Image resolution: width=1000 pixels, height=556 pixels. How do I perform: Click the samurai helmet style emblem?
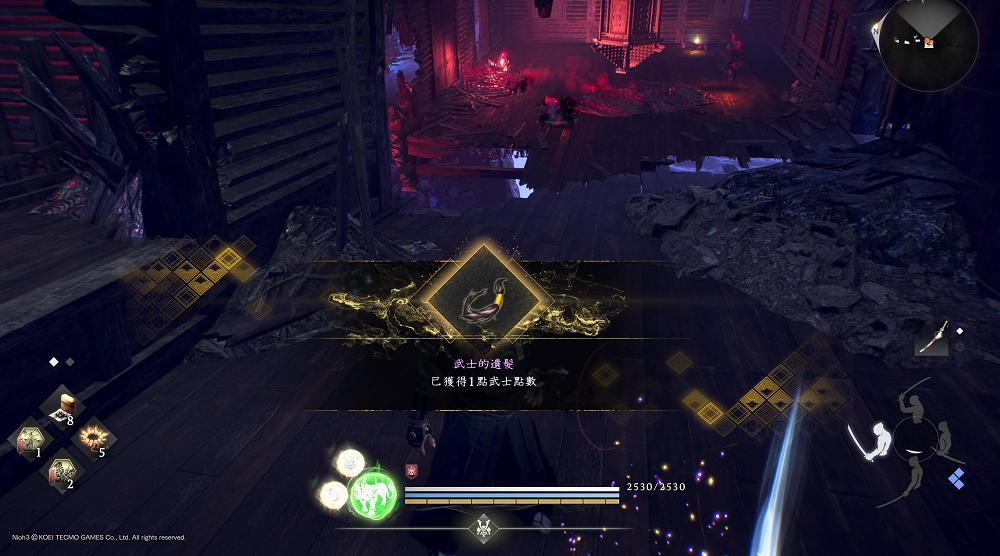(485, 527)
